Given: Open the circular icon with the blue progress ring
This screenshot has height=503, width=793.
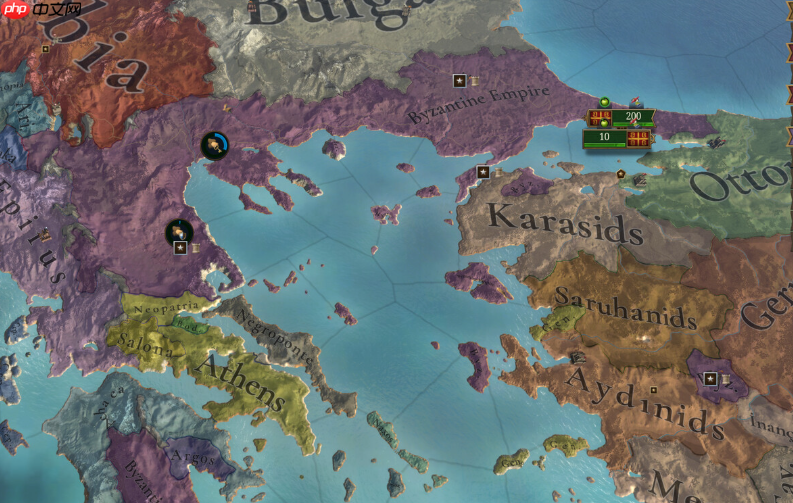Looking at the screenshot, I should (214, 146).
